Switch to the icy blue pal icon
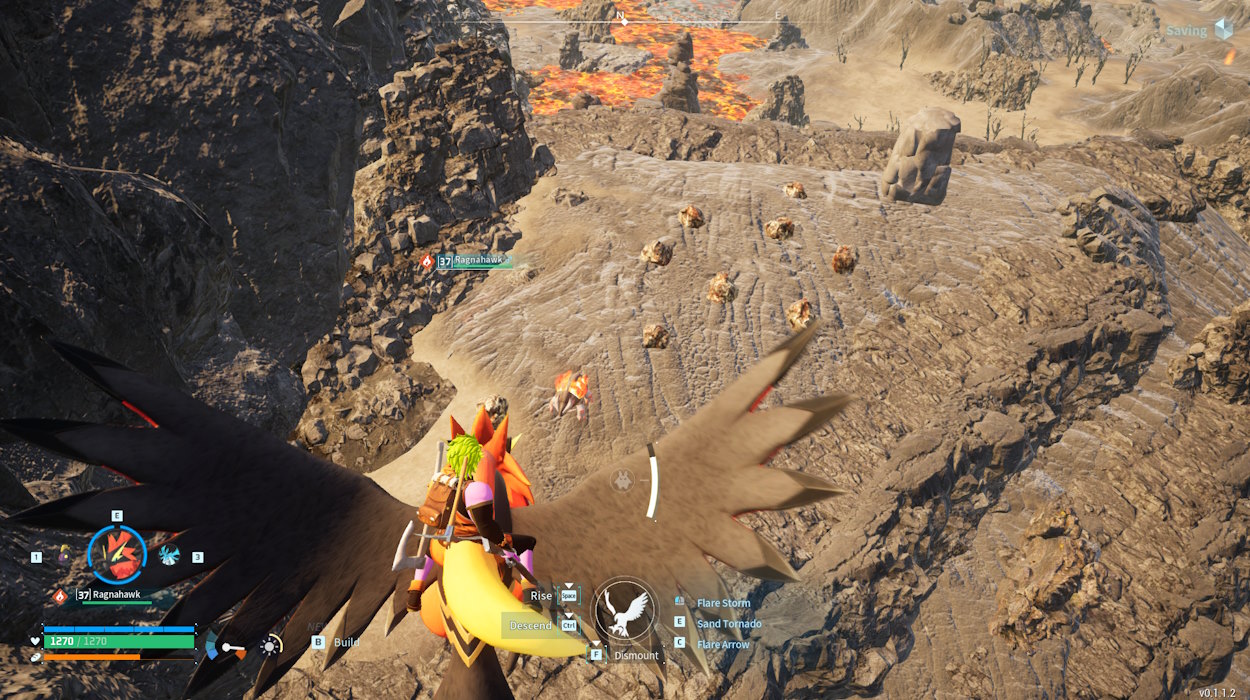1250x700 pixels. [168, 554]
